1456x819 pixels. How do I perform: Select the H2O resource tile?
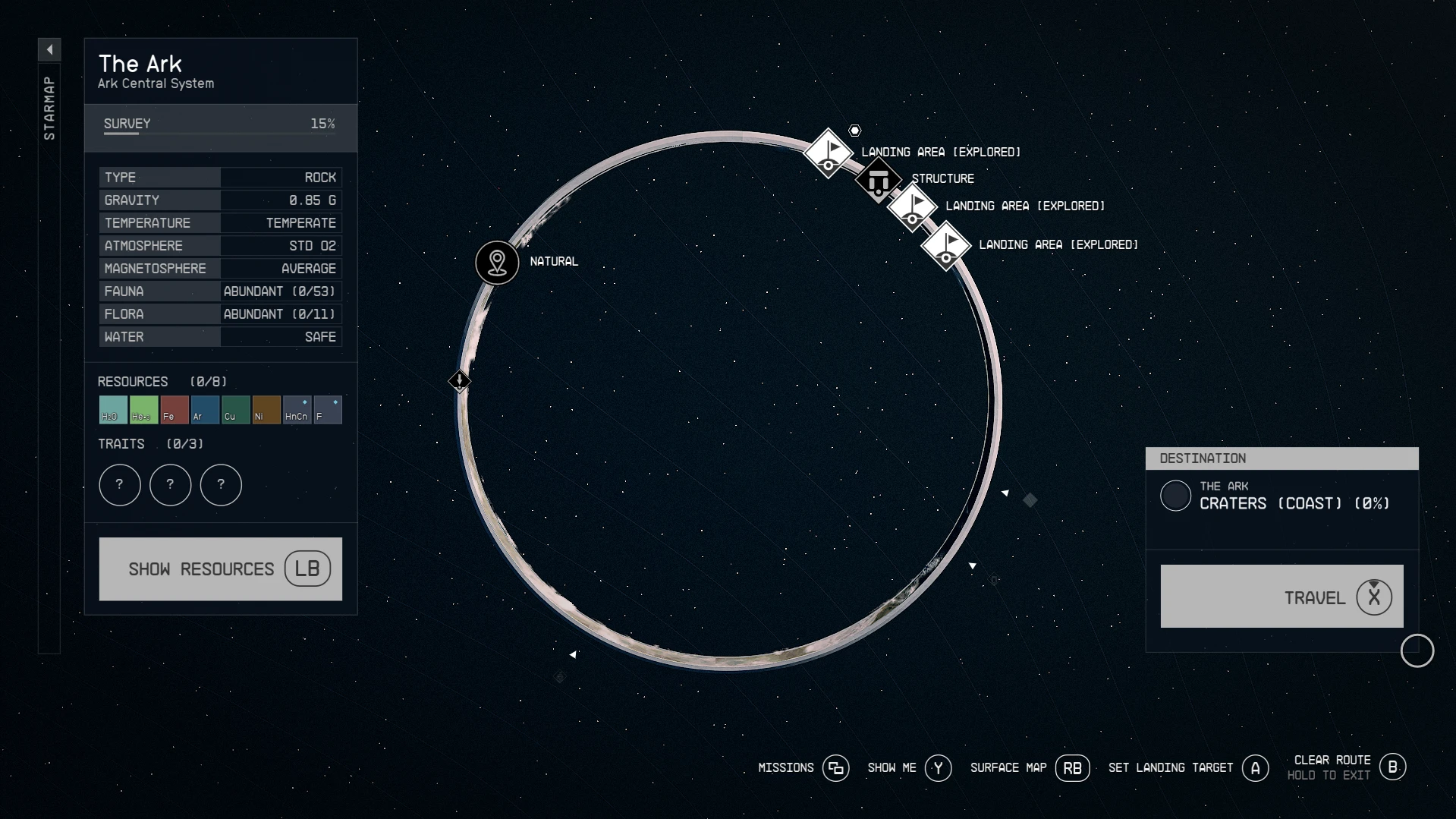pyautogui.click(x=113, y=410)
